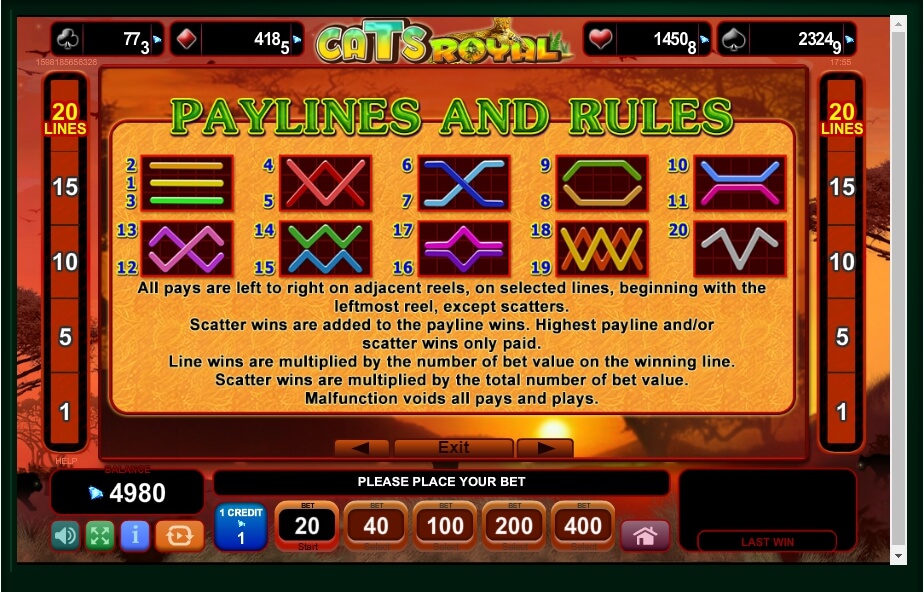Toggle the sound speaker icon
The height and width of the screenshot is (592, 924).
coord(65,535)
